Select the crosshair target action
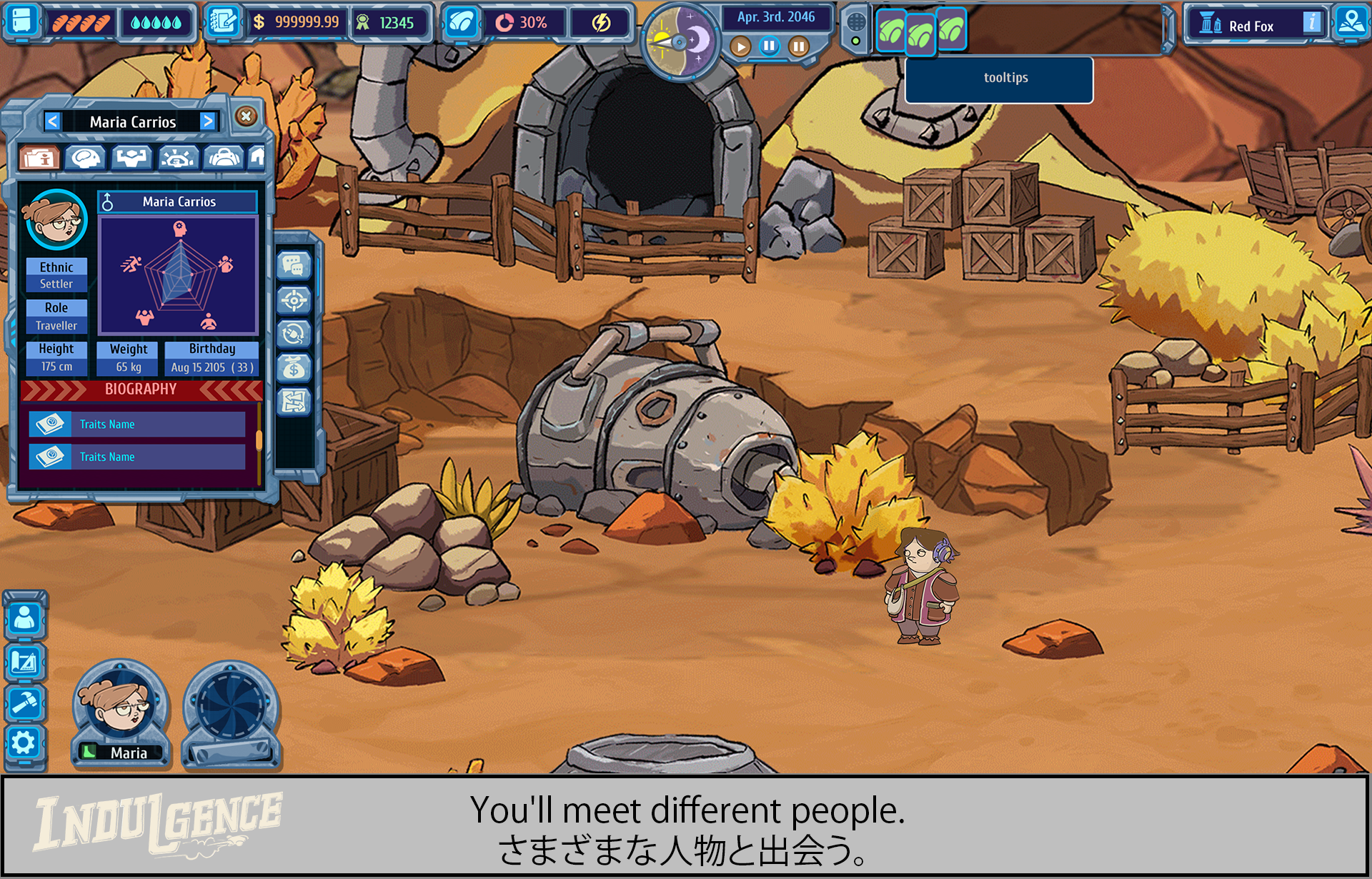The height and width of the screenshot is (879, 1372). (294, 301)
